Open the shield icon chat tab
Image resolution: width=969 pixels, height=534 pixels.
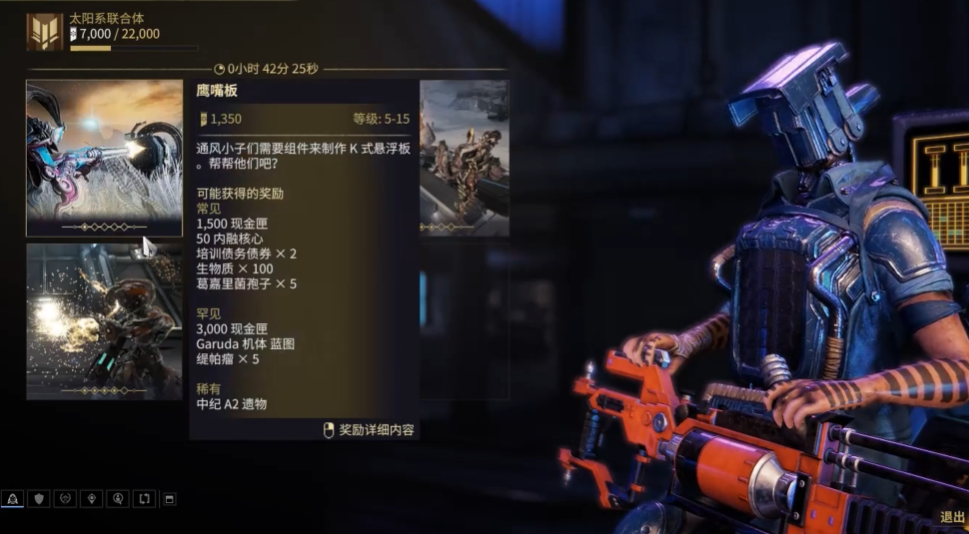39,498
